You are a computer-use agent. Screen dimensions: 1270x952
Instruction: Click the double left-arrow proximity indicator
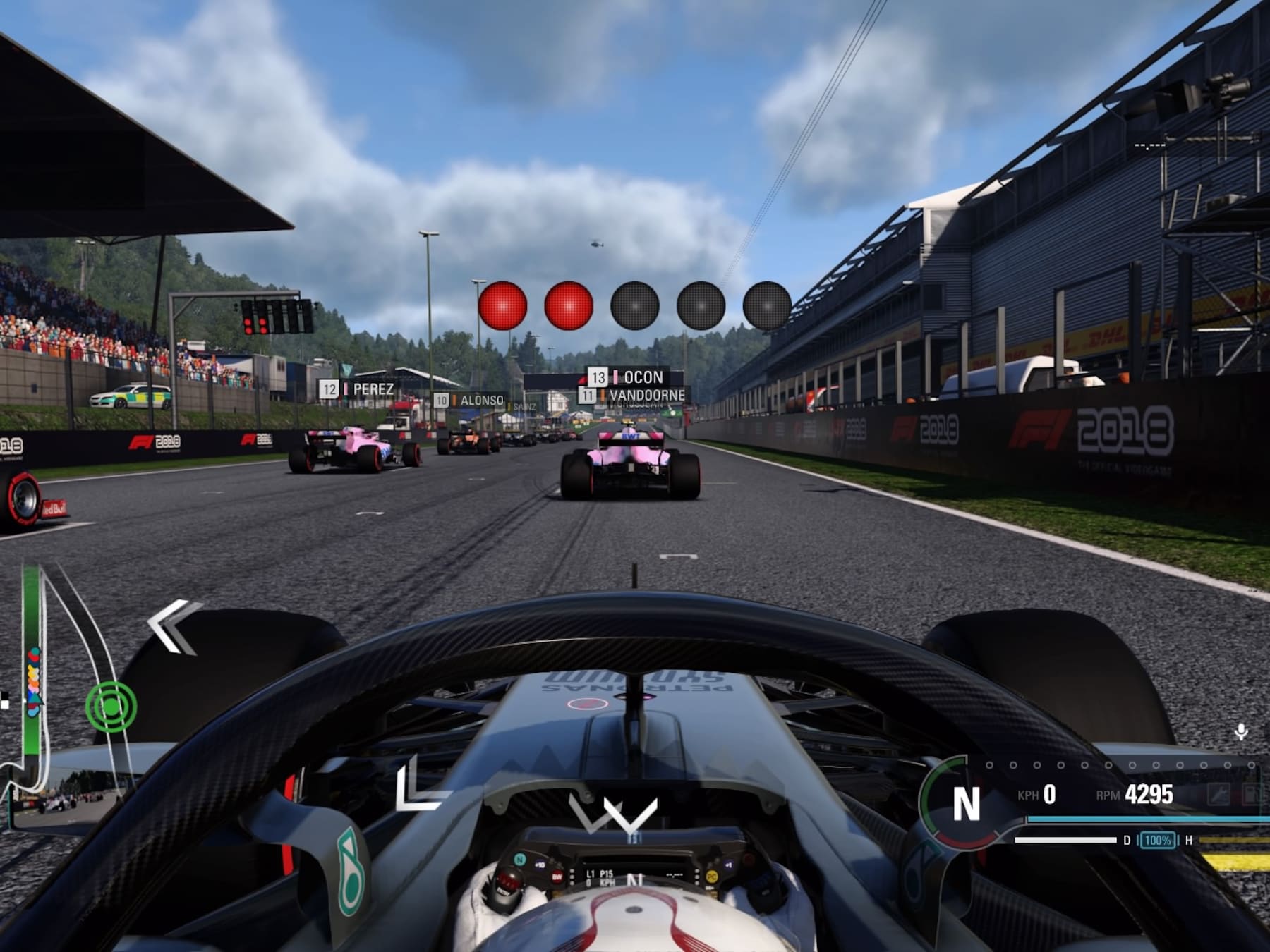tap(173, 625)
